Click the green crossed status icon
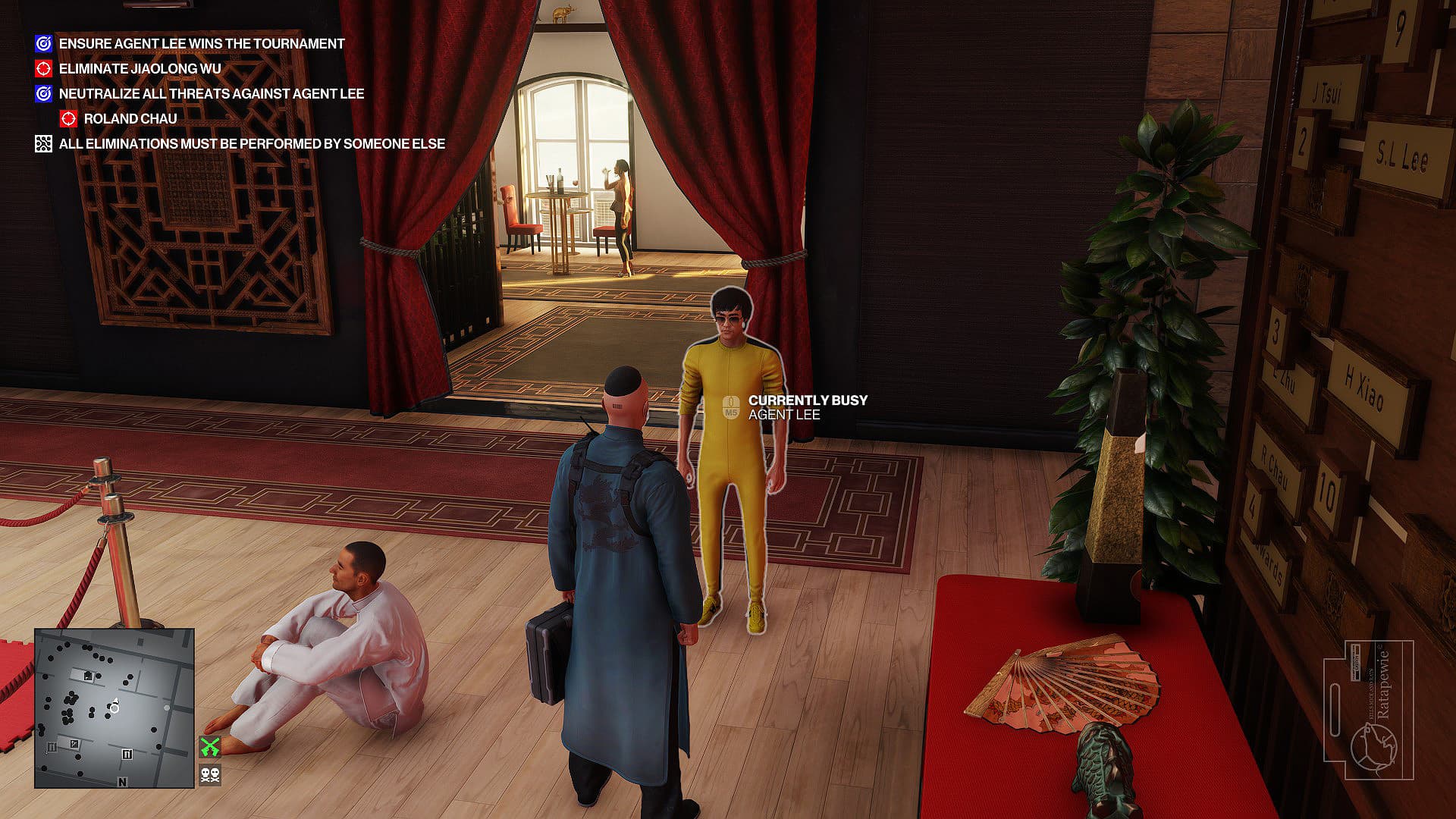This screenshot has width=1456, height=819. pyautogui.click(x=210, y=747)
